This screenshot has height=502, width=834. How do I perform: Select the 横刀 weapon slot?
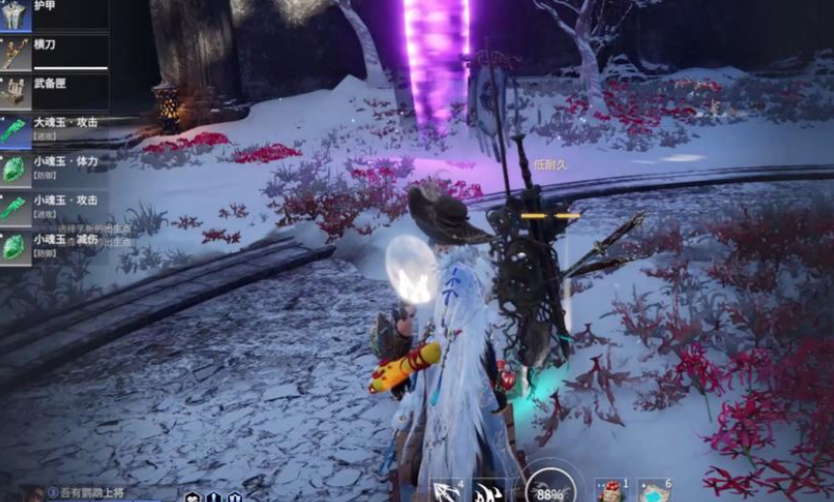point(54,52)
